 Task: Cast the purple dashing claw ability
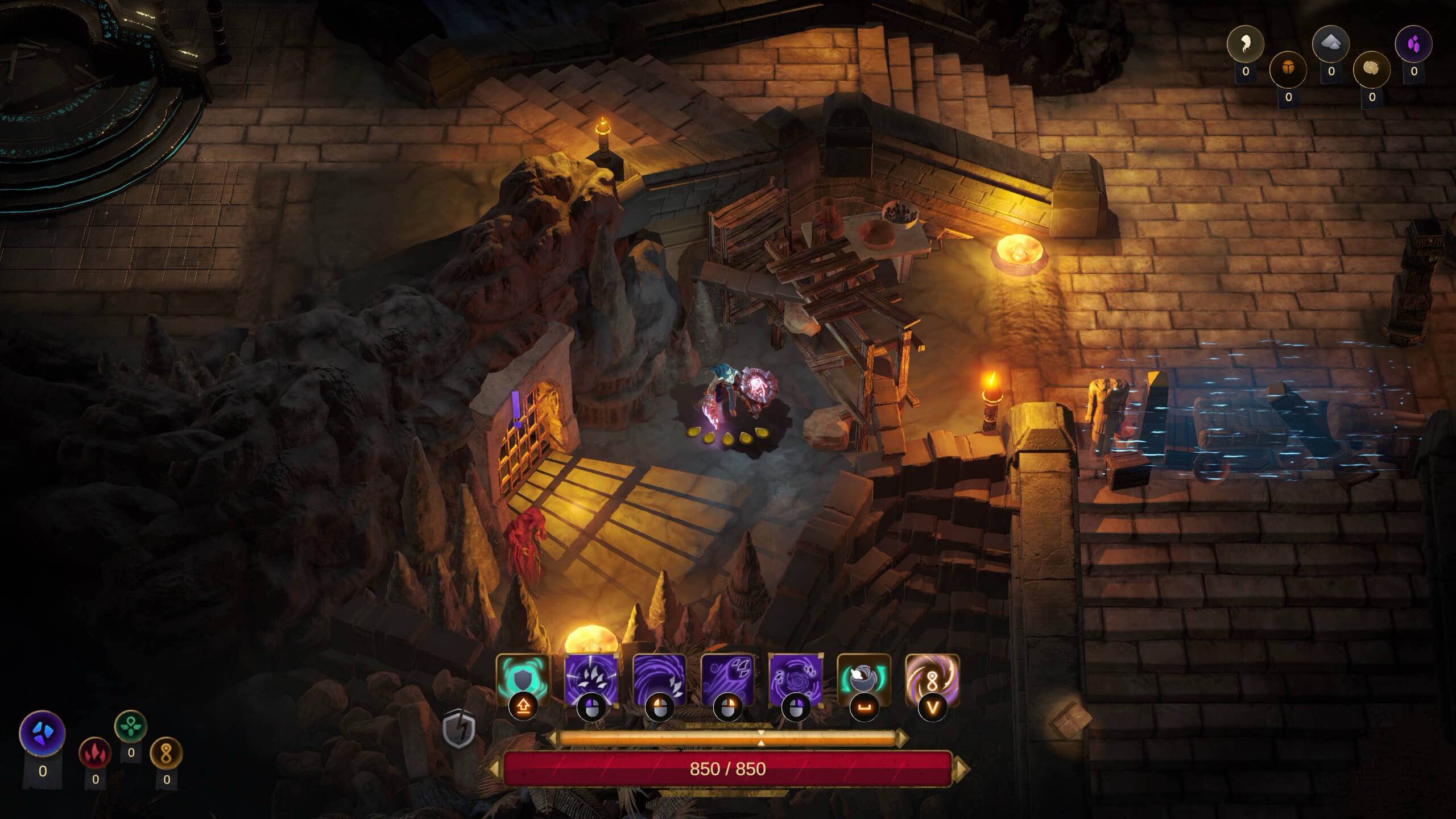(x=727, y=680)
